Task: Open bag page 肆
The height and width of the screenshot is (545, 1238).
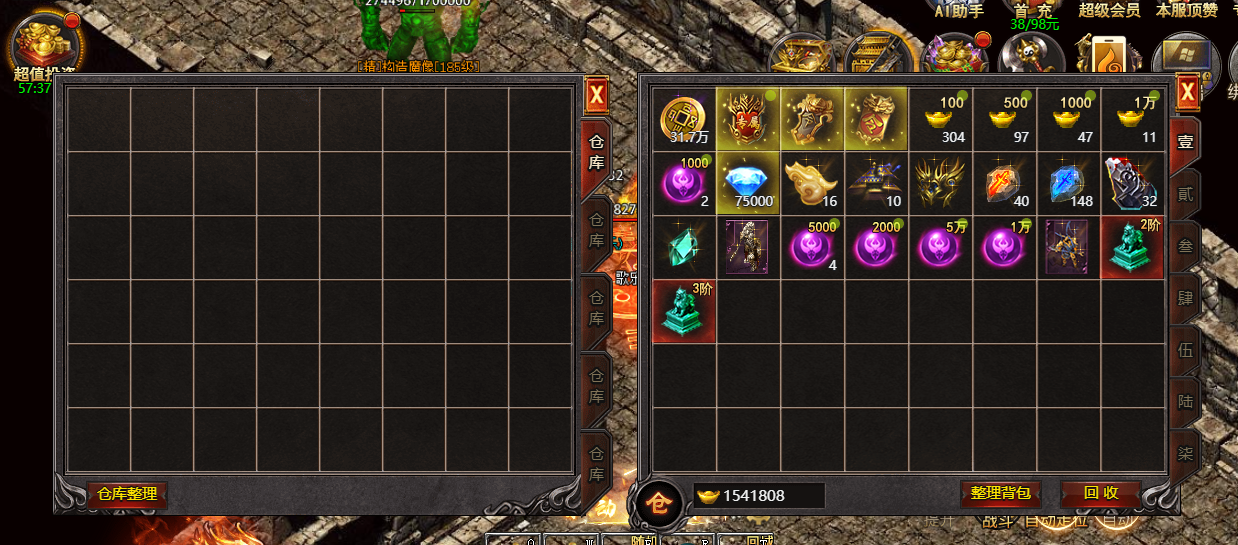Action: [x=1185, y=298]
